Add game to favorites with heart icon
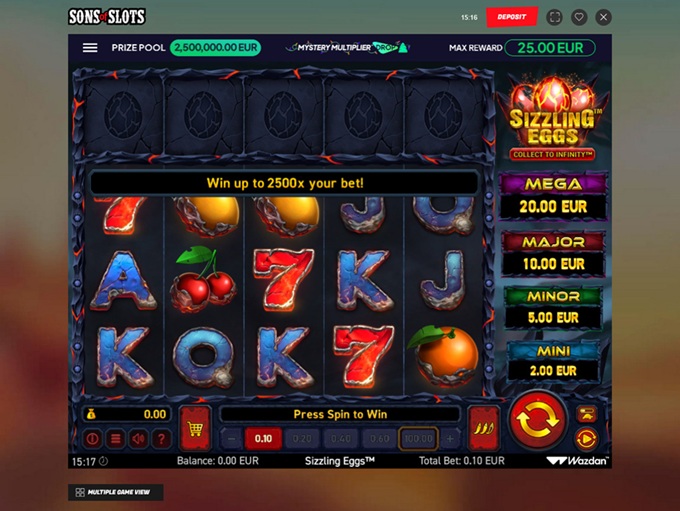 pos(580,17)
